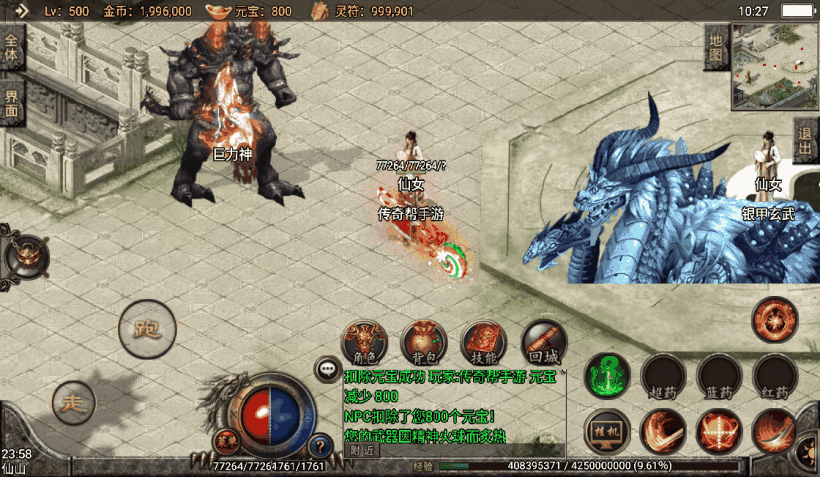Click the minimap thumbnail

(774, 65)
